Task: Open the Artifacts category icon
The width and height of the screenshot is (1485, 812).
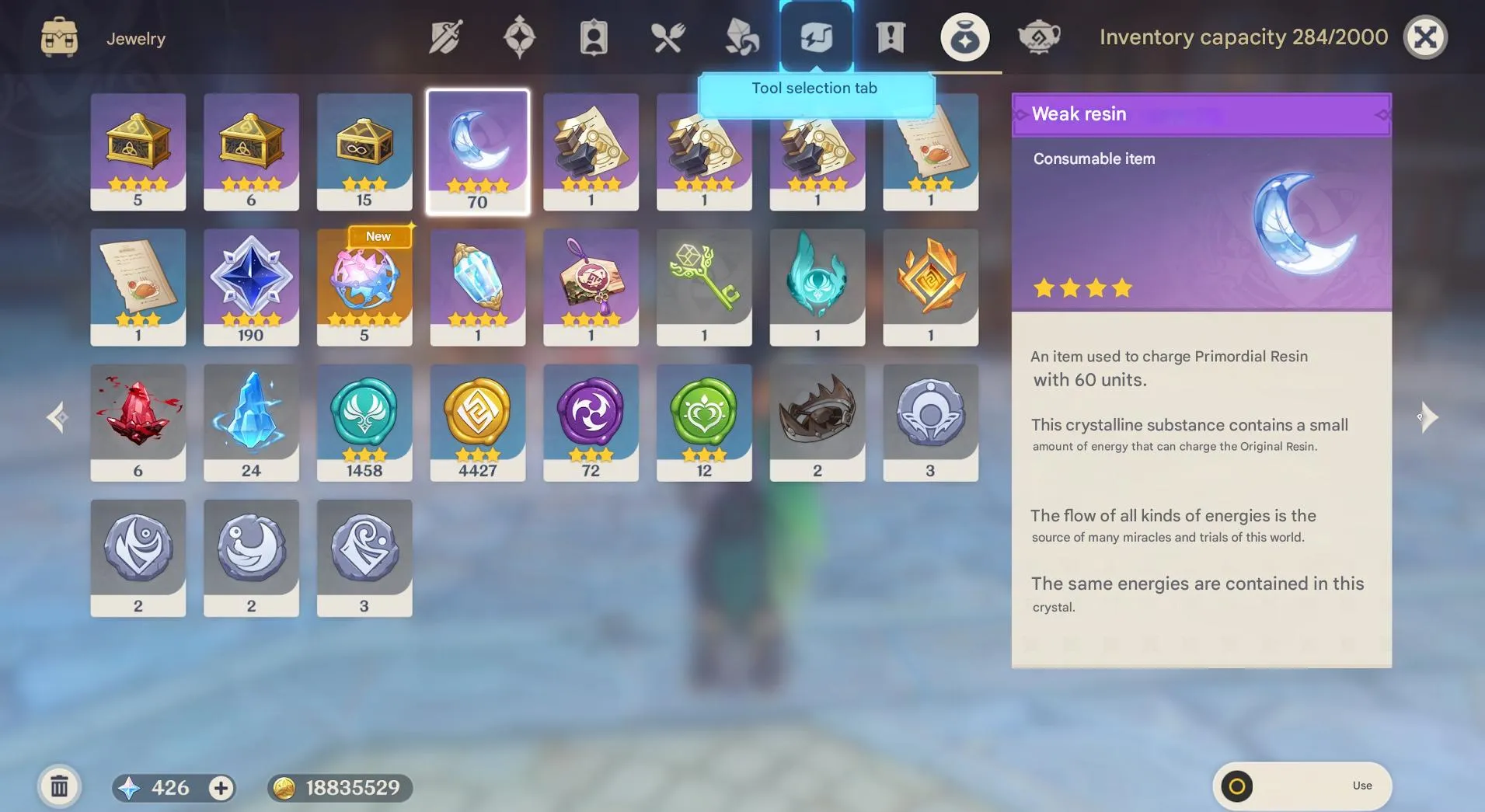Action: coord(519,35)
